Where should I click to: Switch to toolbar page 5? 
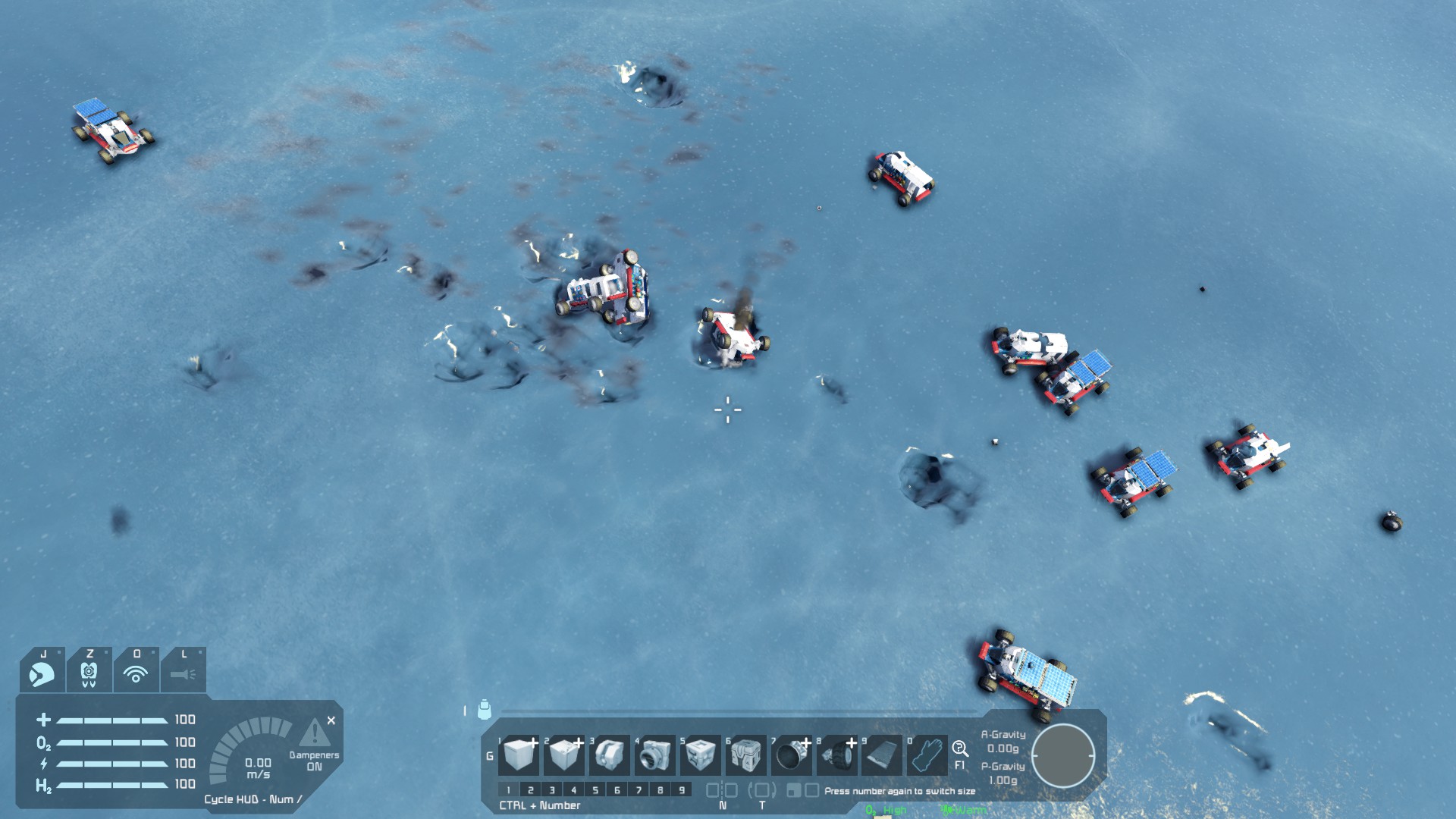coord(595,790)
